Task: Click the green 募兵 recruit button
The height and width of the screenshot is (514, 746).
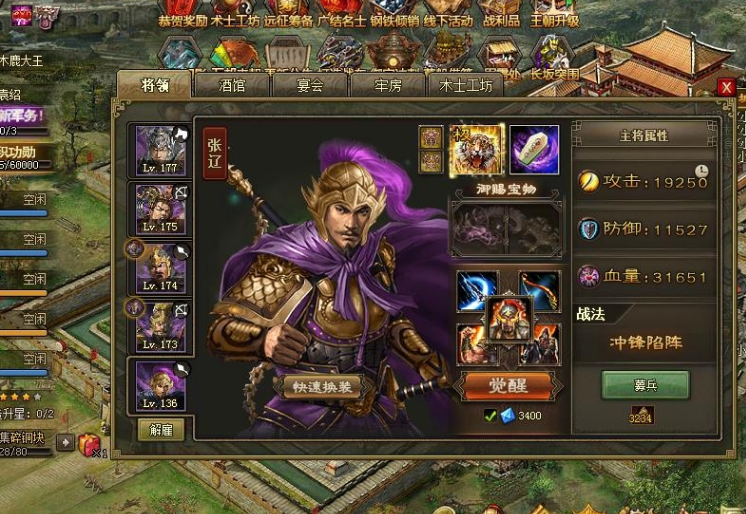Action: [645, 385]
